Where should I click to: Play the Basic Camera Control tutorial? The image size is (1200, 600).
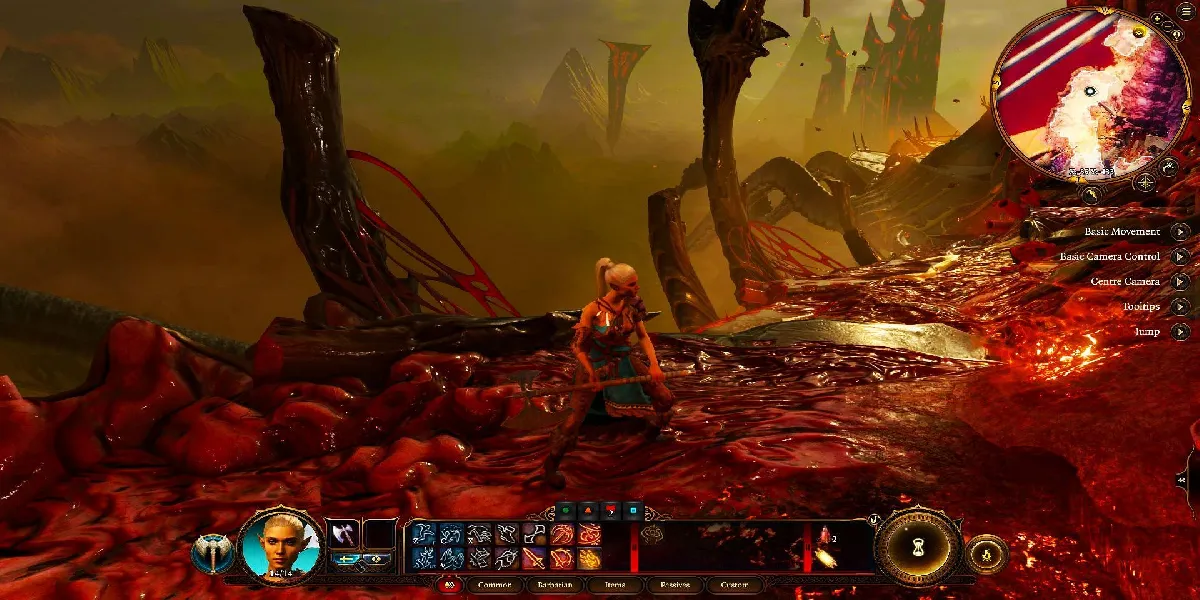(x=1181, y=257)
